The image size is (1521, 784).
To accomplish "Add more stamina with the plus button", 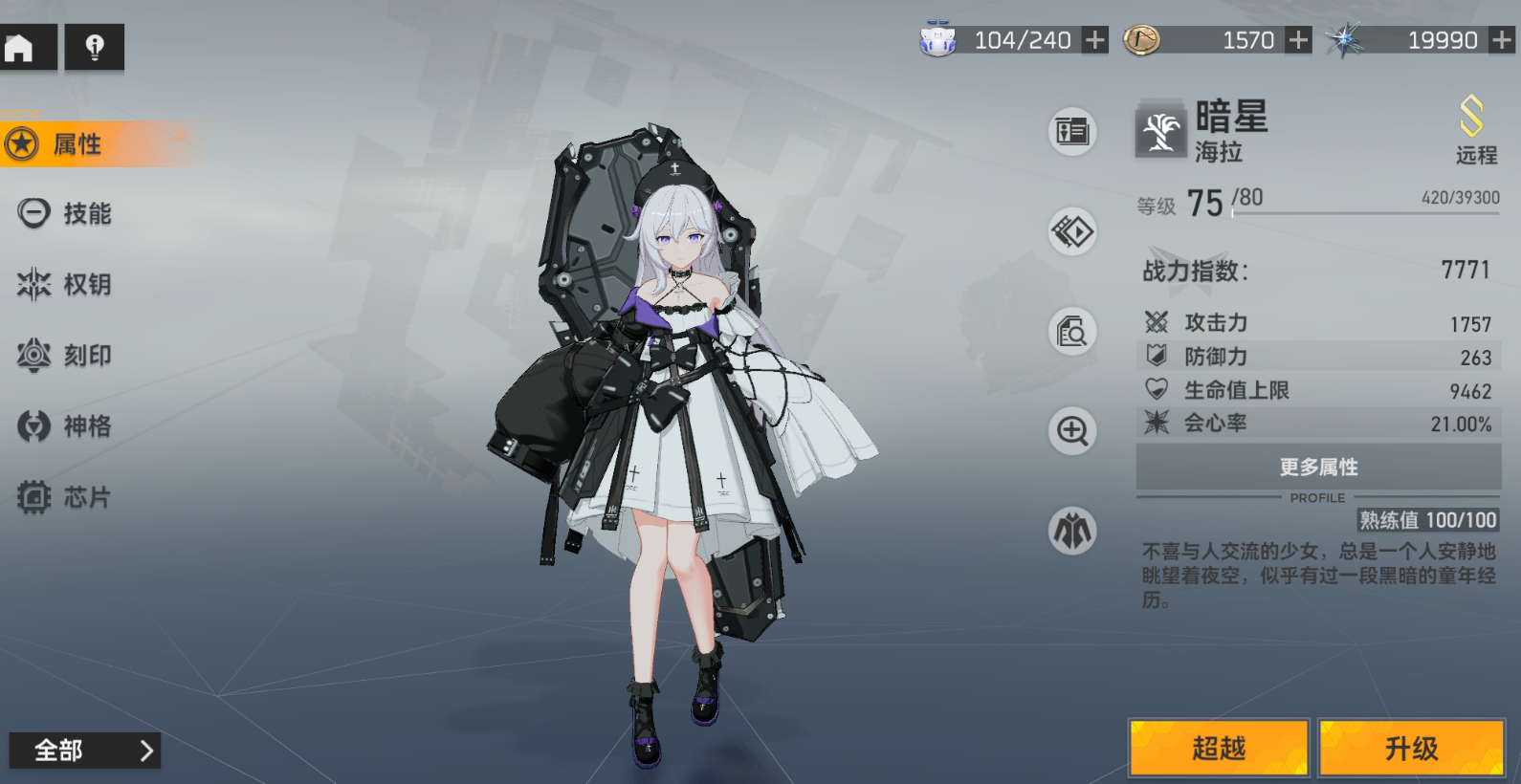I will (1094, 40).
